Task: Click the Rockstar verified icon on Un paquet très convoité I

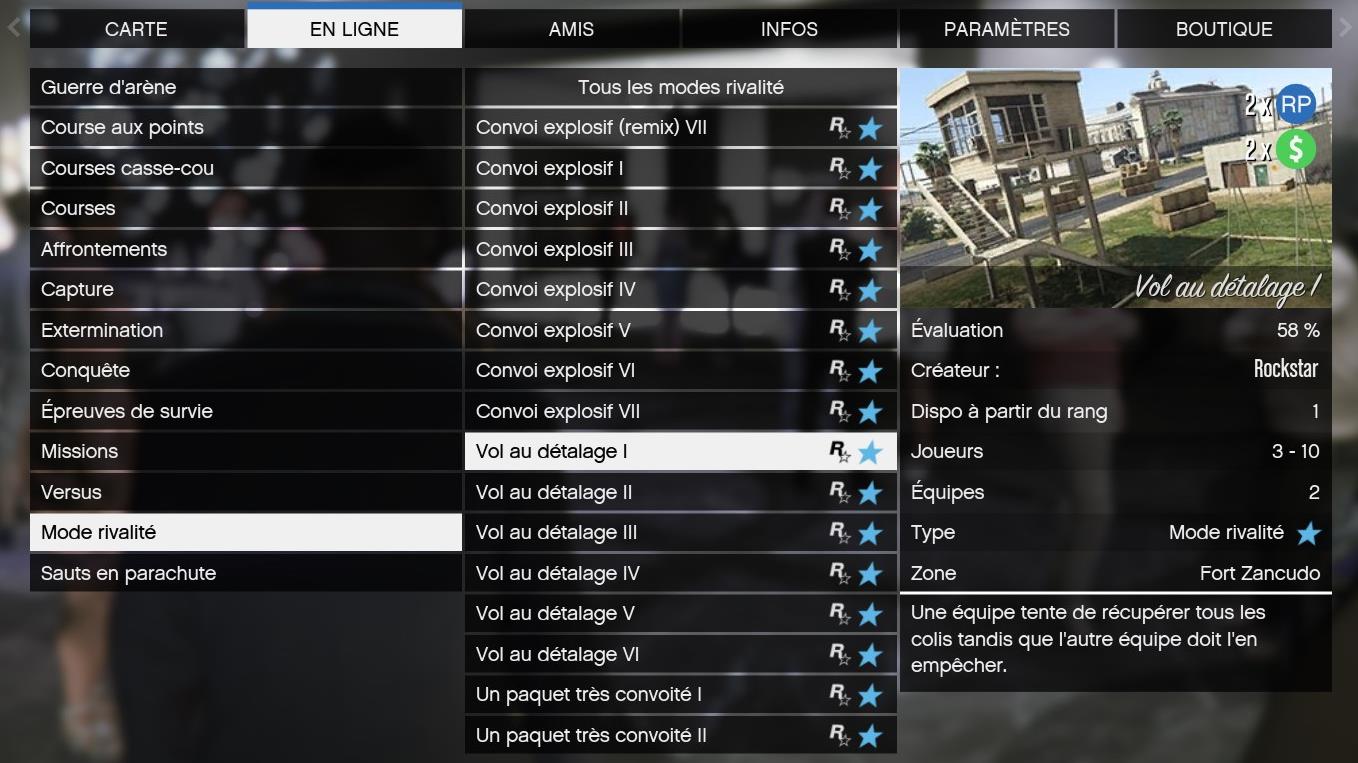Action: (845, 694)
